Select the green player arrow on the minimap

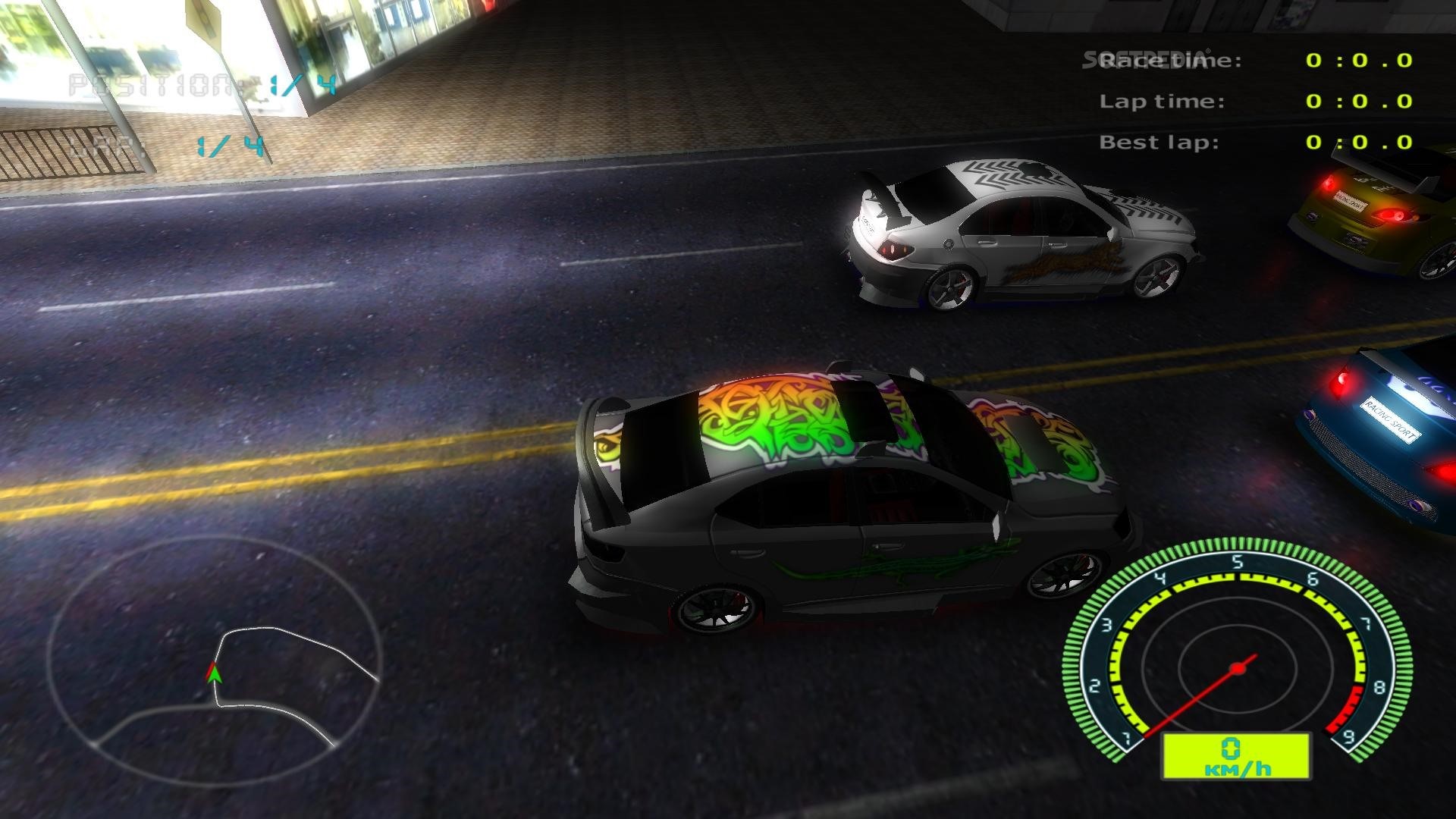click(x=215, y=674)
